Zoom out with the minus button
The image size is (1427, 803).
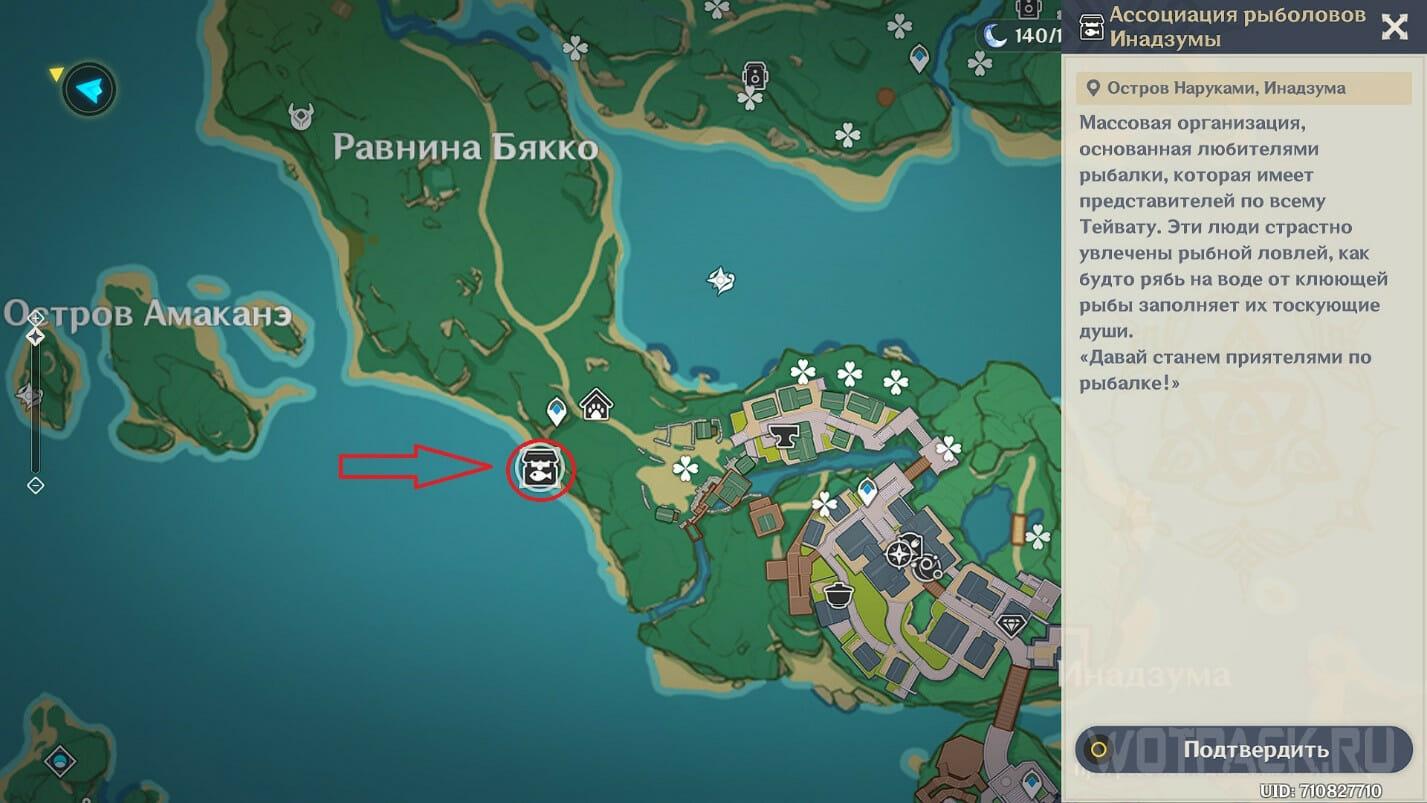point(35,486)
